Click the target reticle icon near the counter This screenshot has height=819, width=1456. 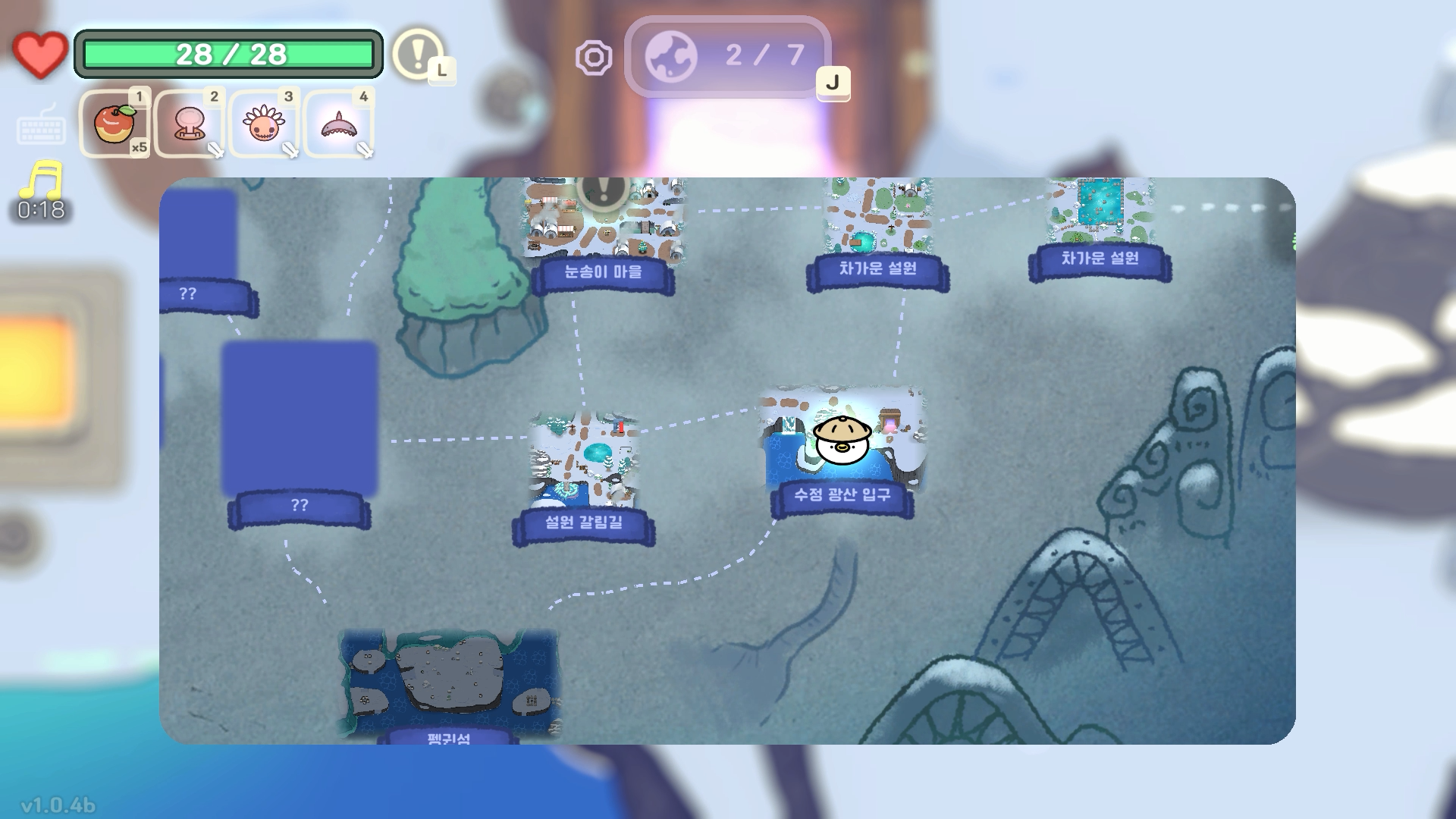click(x=595, y=55)
